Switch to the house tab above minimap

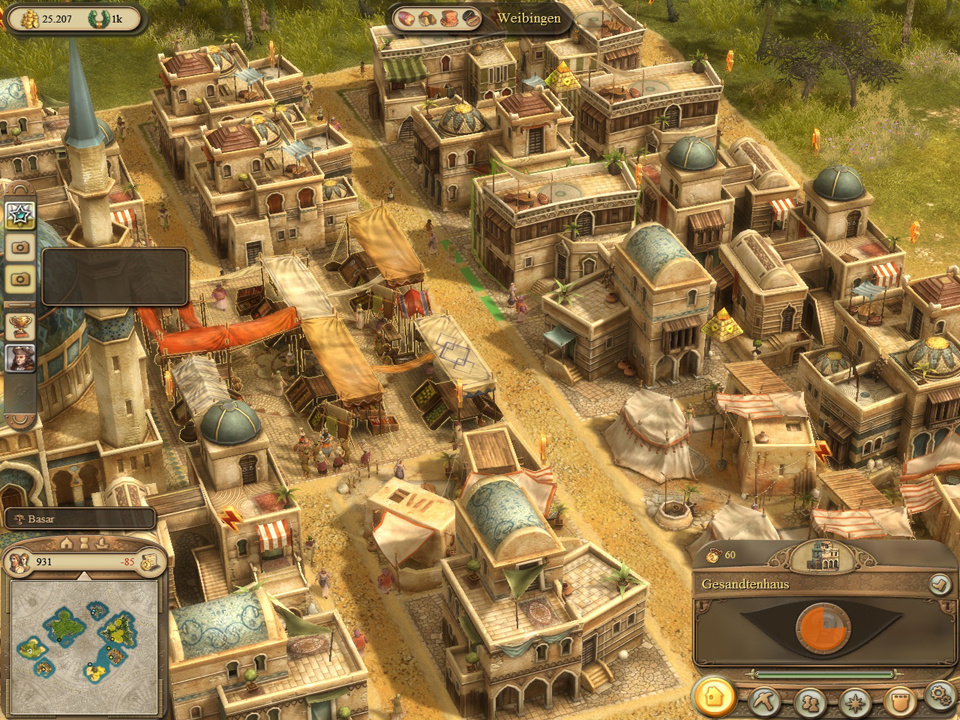[67, 543]
